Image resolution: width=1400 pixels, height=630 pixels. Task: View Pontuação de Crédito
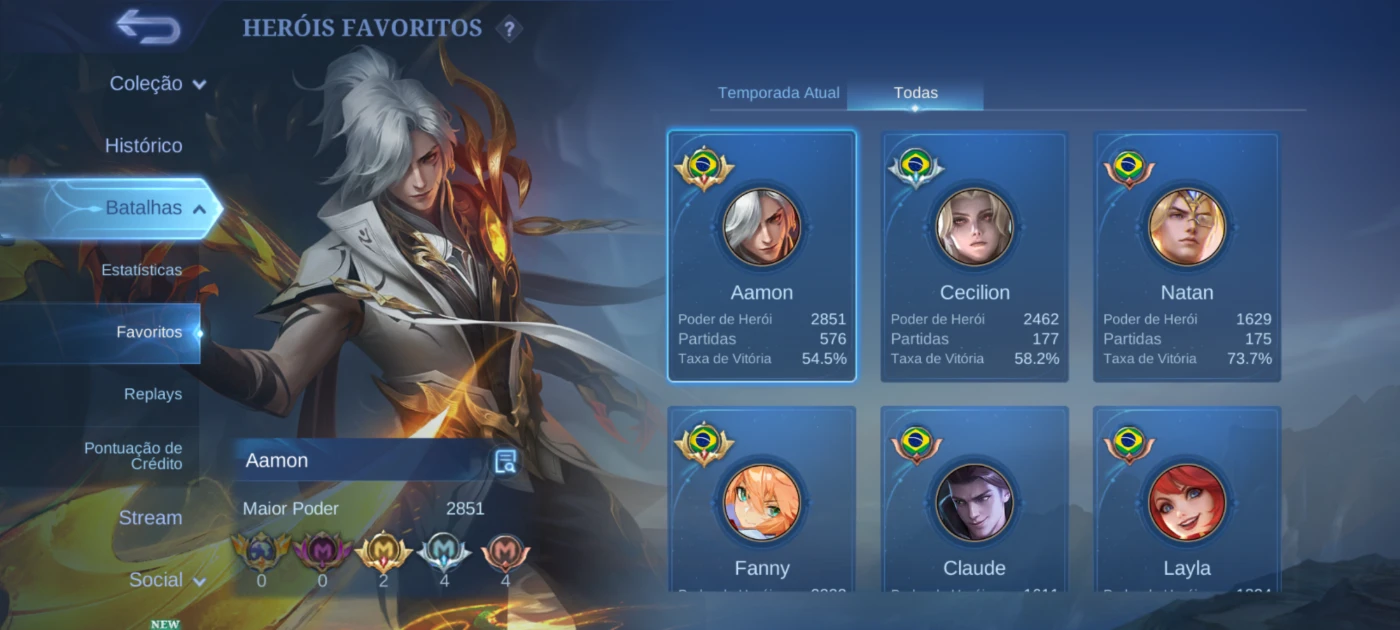click(133, 456)
